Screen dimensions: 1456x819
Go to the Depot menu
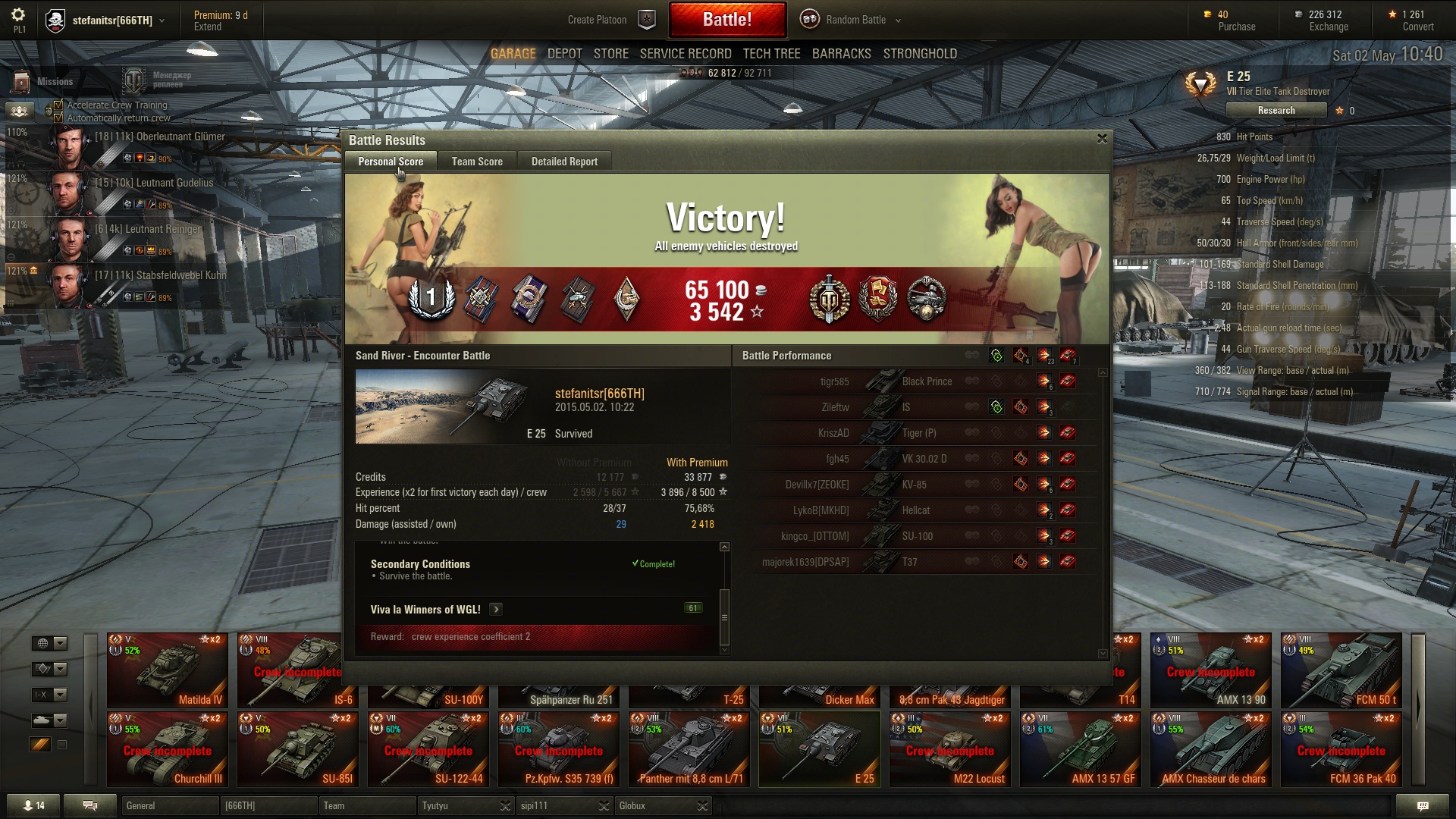(564, 54)
